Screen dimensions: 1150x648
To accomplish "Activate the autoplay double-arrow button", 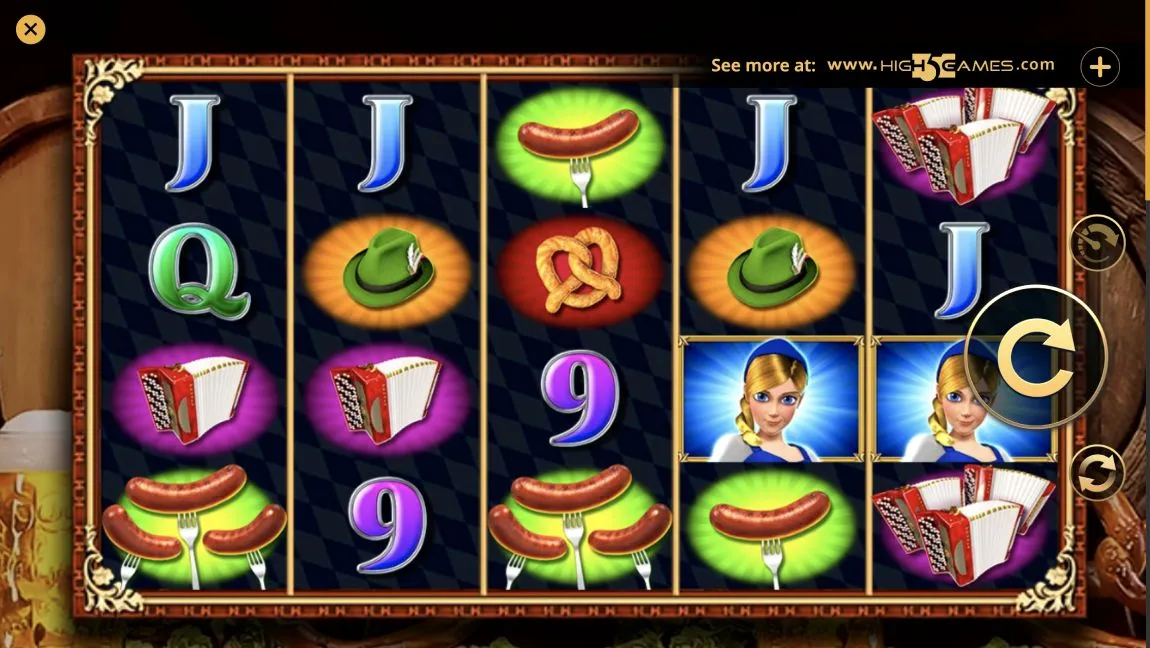I will click(1097, 473).
